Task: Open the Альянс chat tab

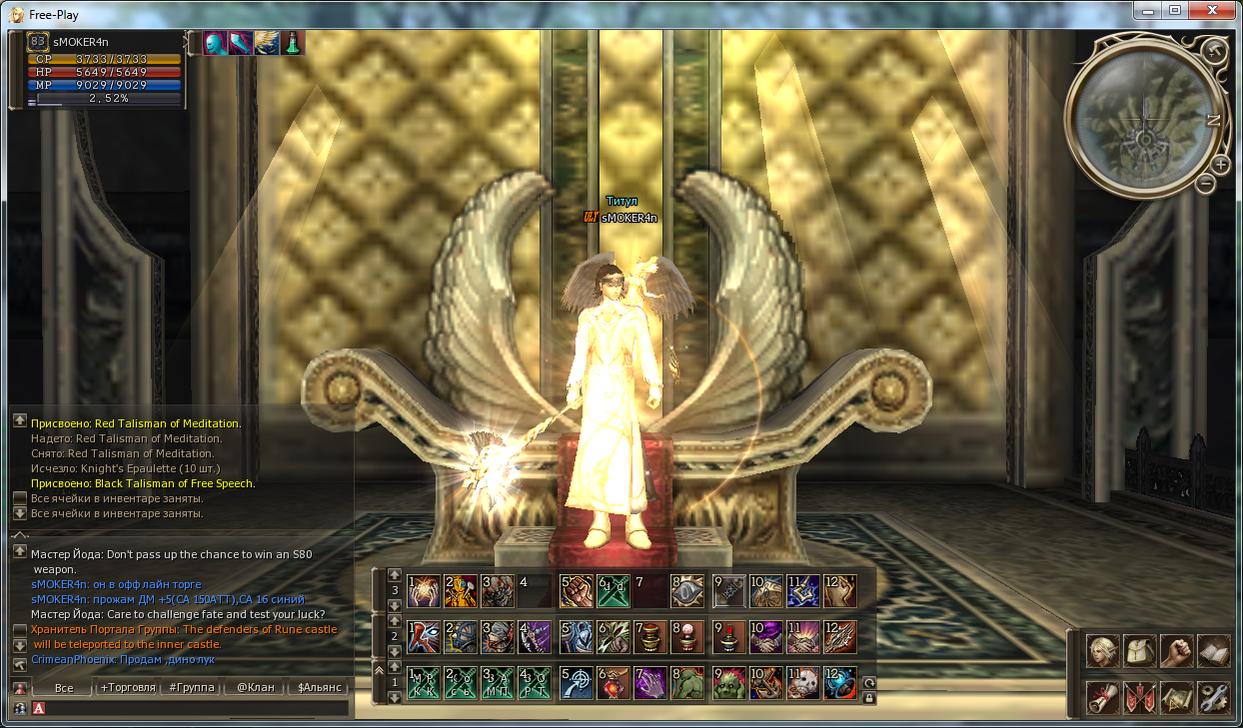Action: click(319, 688)
